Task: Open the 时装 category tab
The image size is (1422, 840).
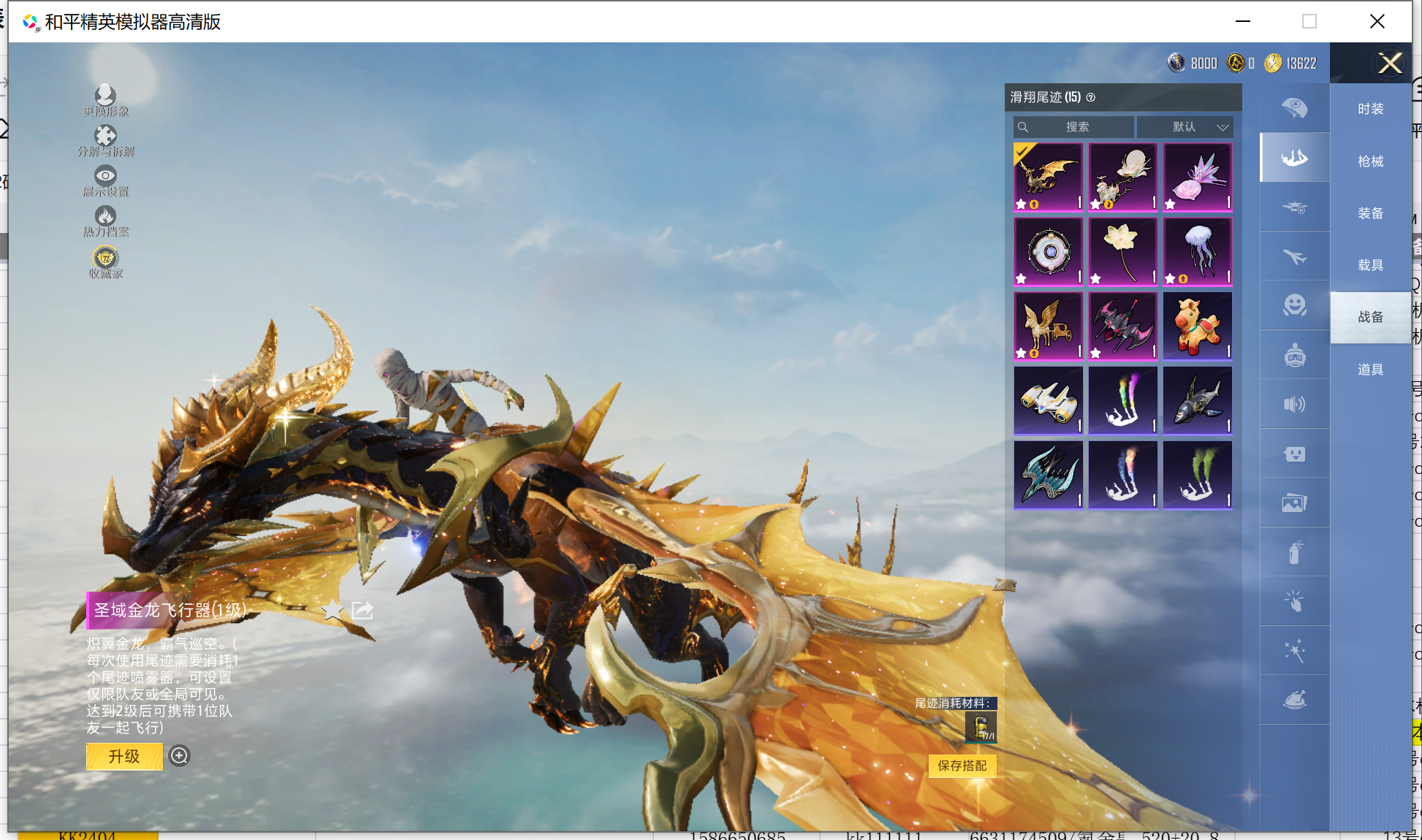Action: [1370, 109]
